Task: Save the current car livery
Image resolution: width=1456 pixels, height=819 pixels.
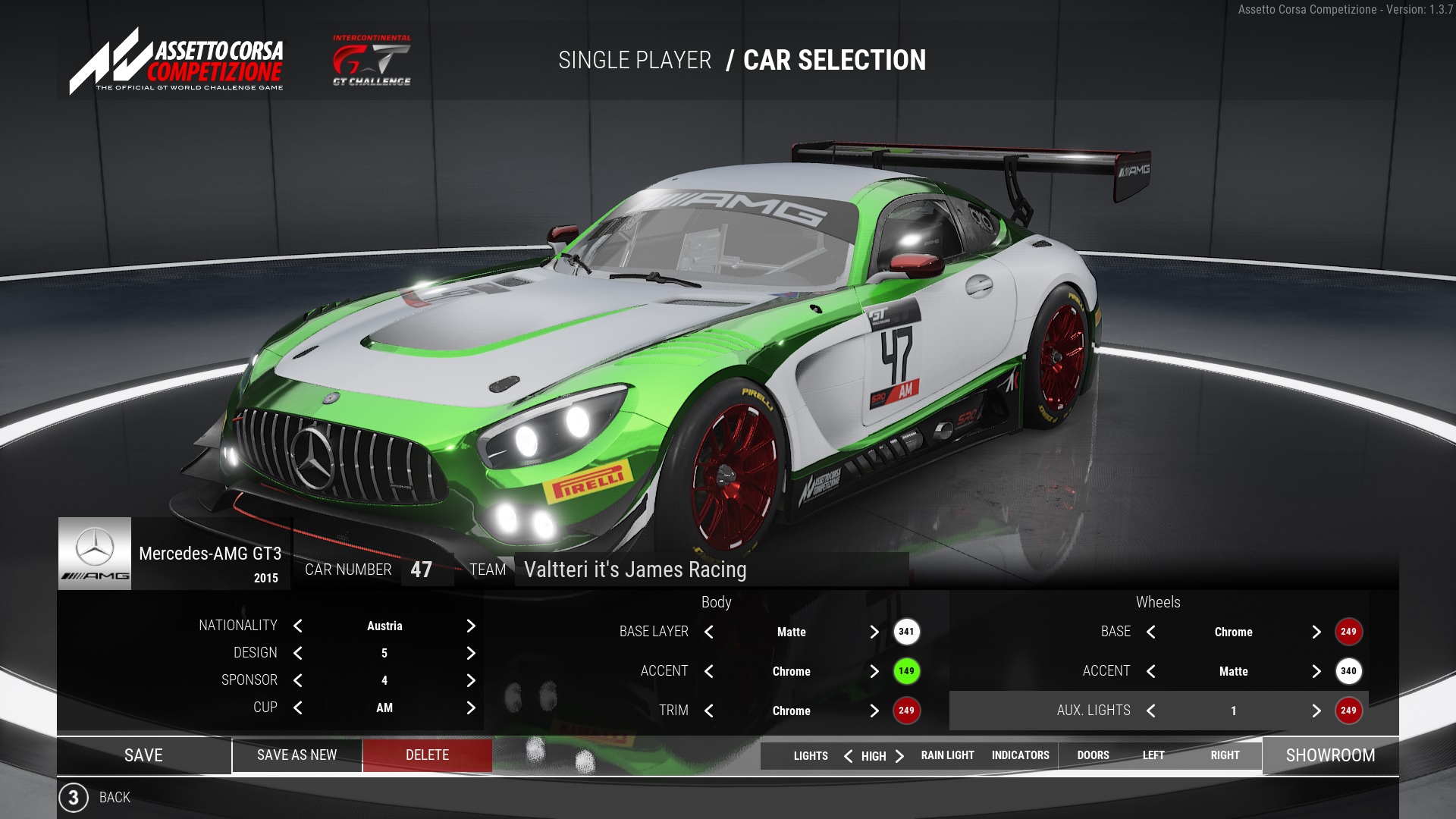Action: tap(143, 755)
